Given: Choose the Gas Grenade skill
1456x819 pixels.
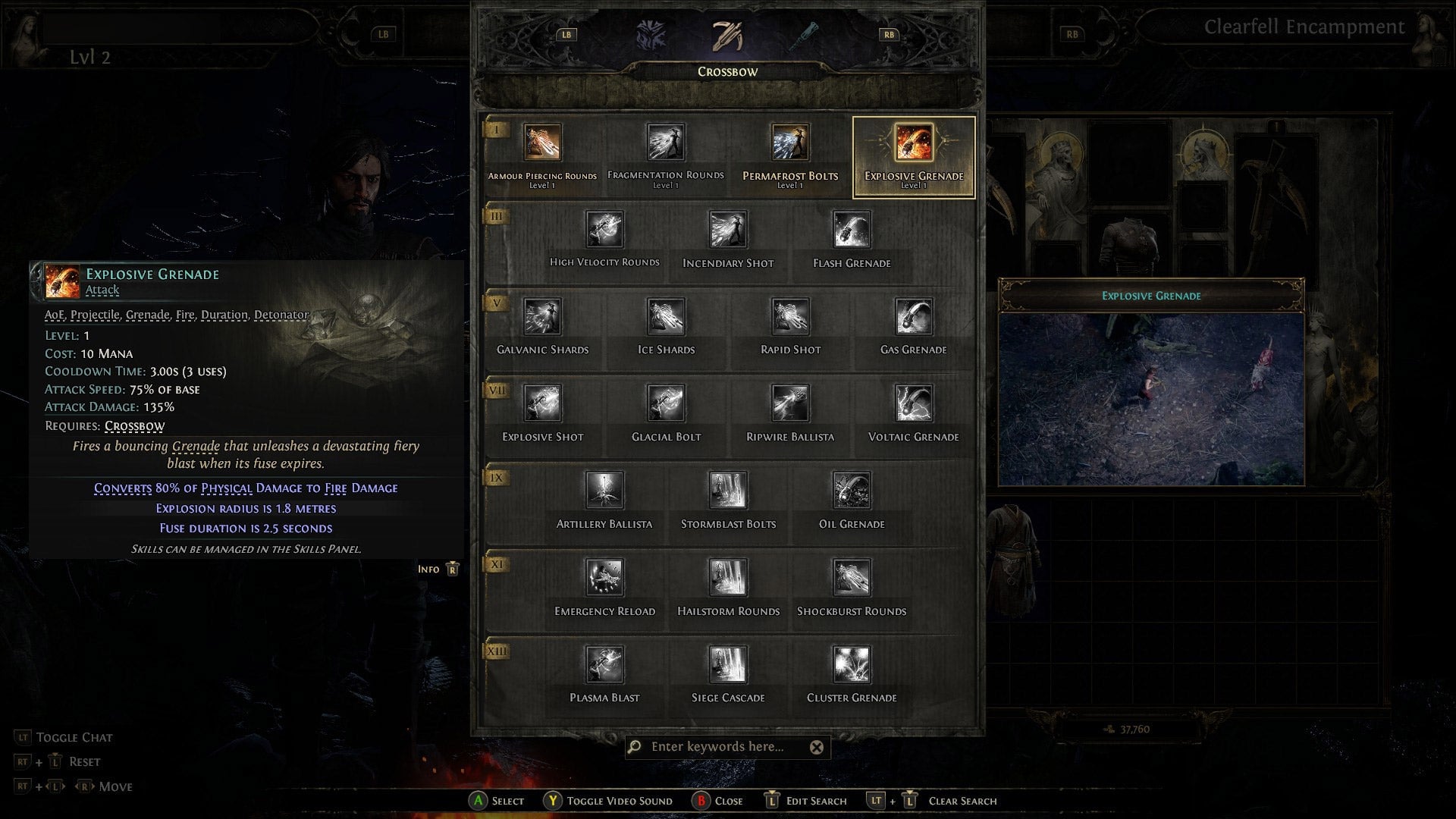Looking at the screenshot, I should (x=913, y=315).
